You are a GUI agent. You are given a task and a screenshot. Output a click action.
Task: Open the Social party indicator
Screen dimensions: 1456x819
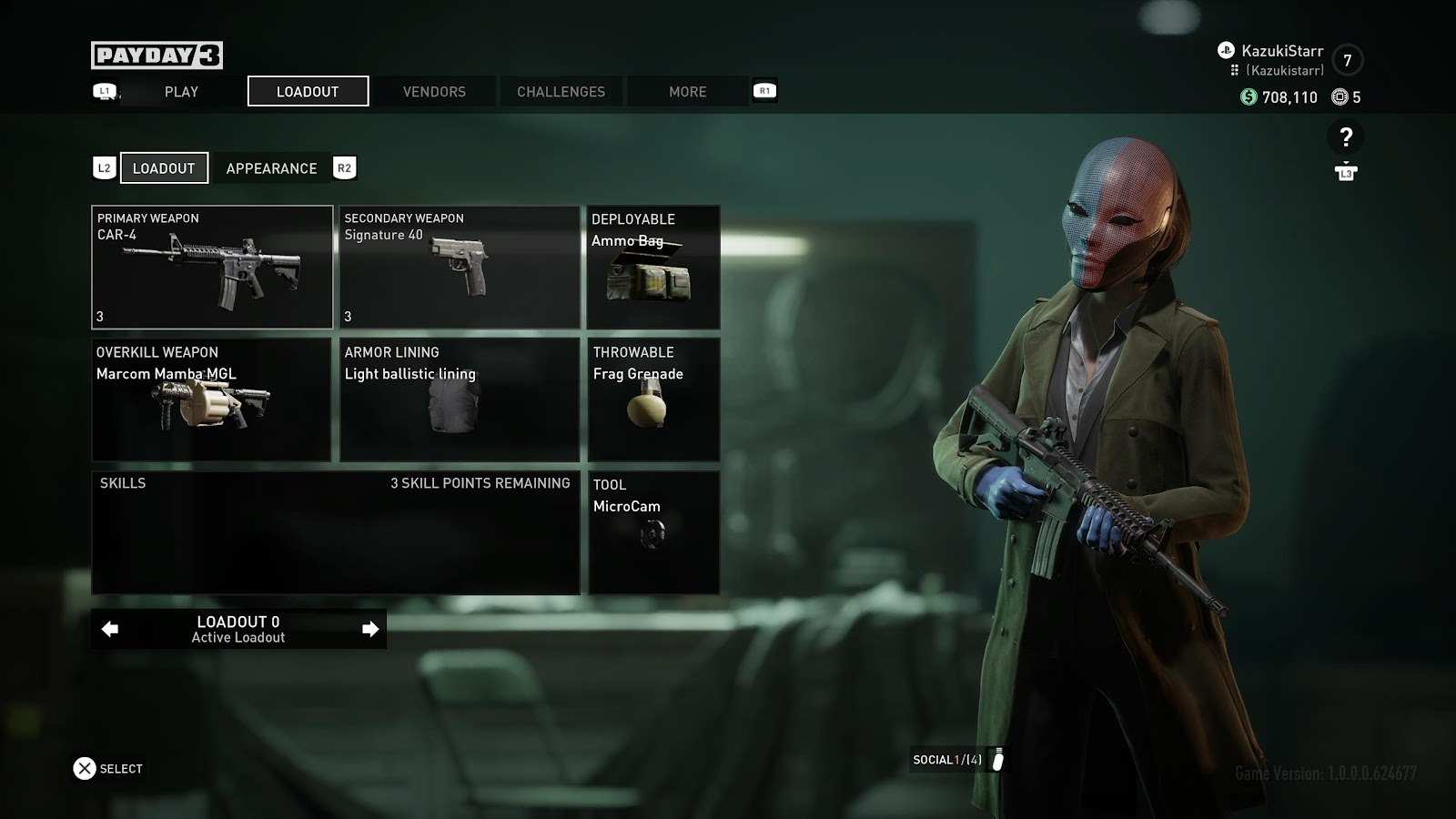(x=957, y=760)
